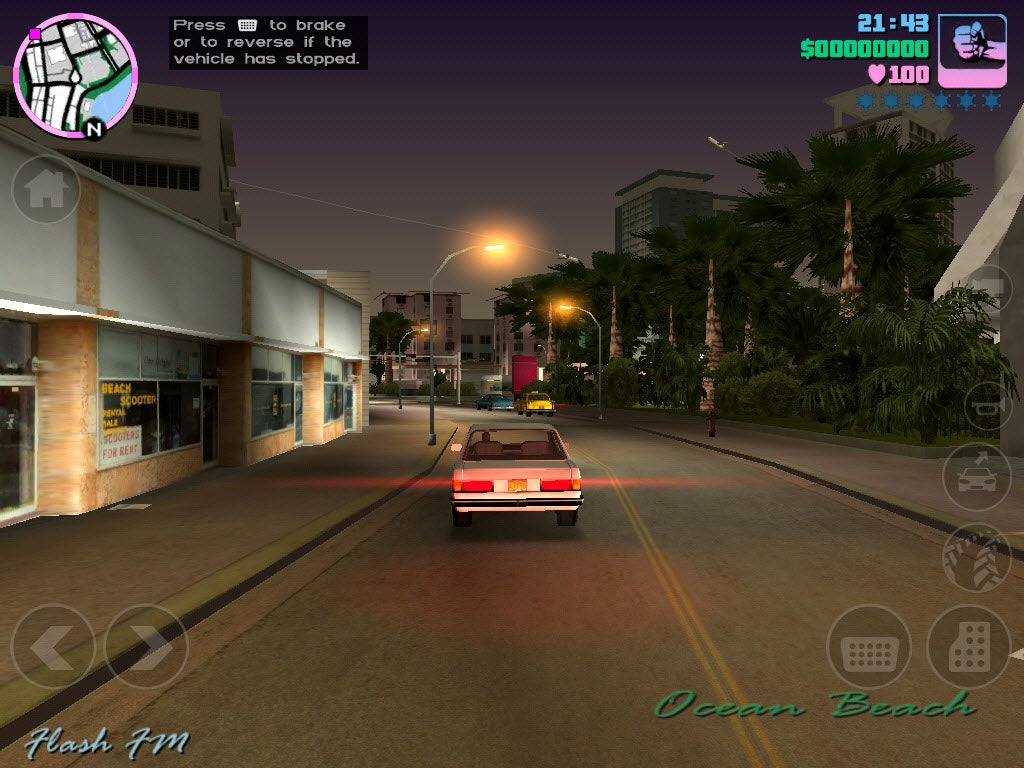Viewport: 1024px width, 768px height.
Task: Tap the brake pedal button
Action: (868, 647)
